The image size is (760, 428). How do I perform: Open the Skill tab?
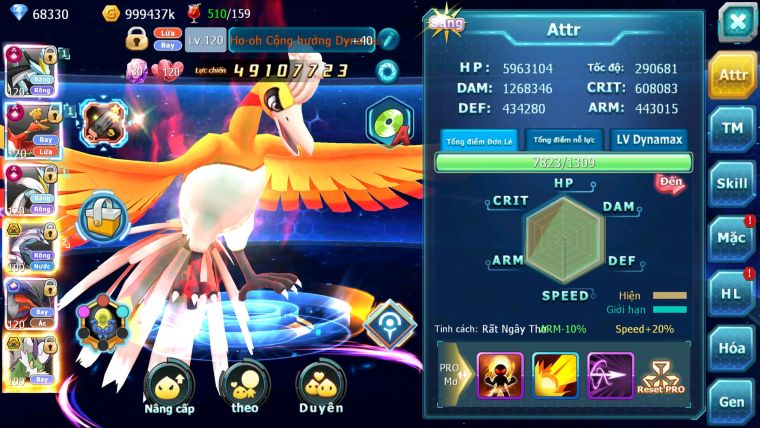coord(732,184)
